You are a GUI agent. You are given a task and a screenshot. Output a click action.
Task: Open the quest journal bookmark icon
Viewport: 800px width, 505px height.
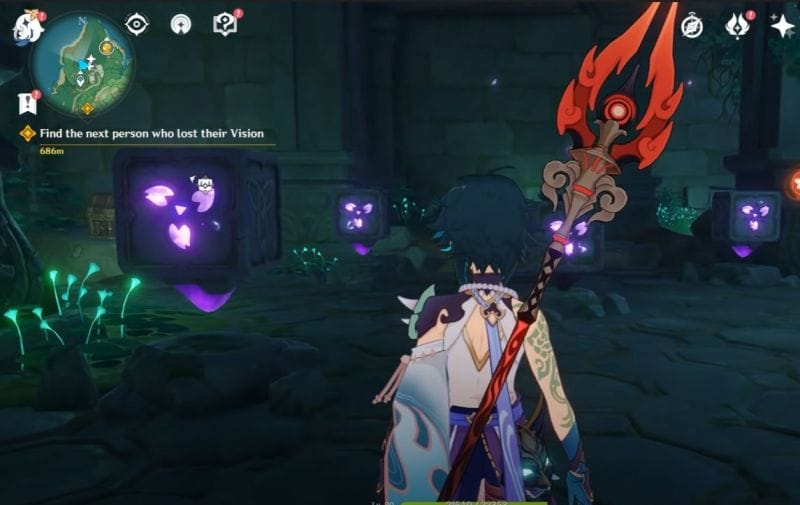[26, 102]
